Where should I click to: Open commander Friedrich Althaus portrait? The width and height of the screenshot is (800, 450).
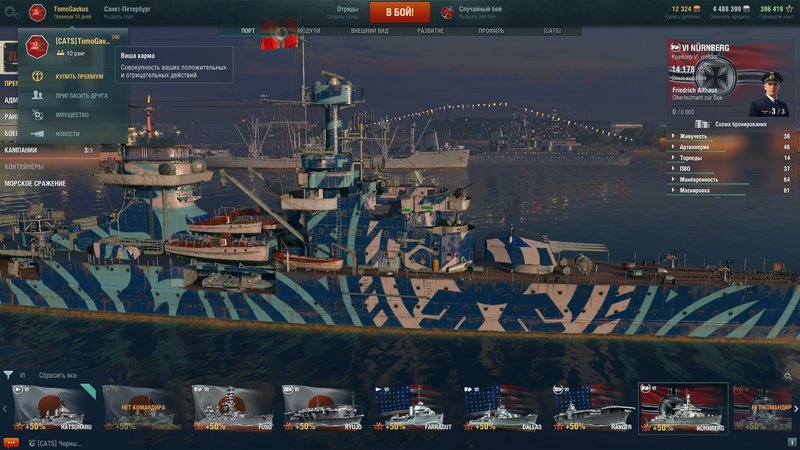(x=768, y=92)
